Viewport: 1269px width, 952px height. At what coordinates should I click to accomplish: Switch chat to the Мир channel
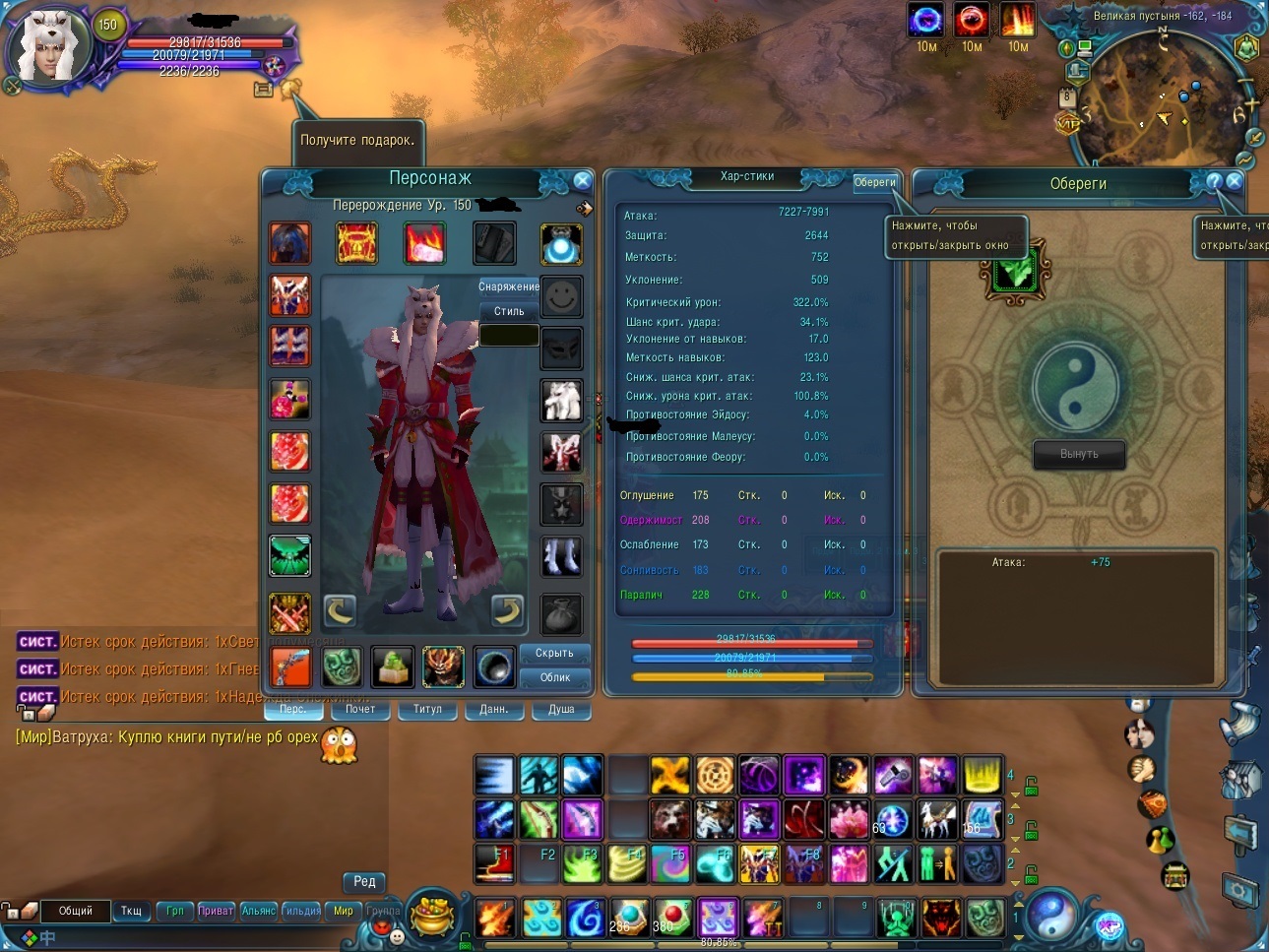(343, 911)
